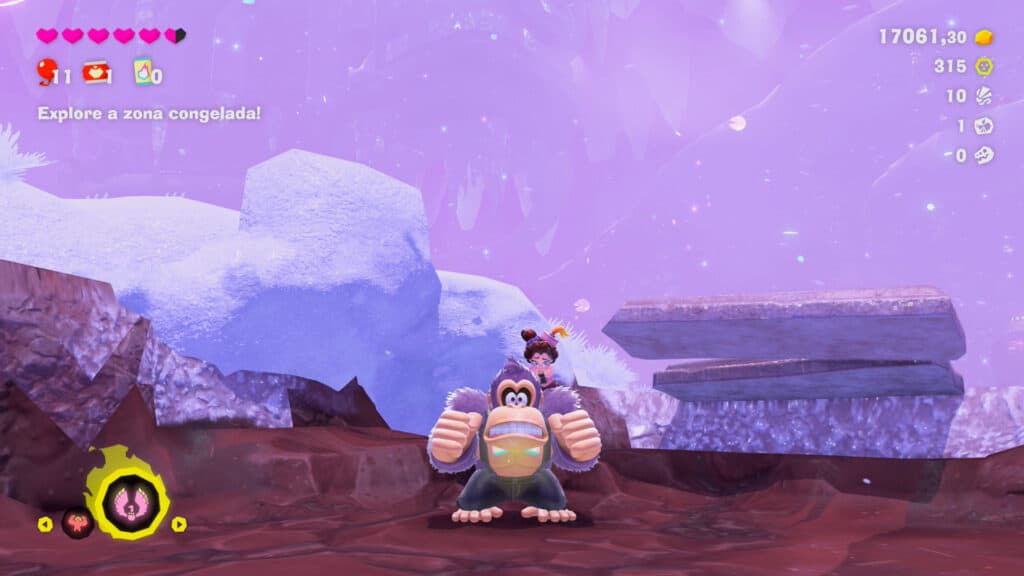Use the red heart juice can item
The image size is (1024, 576).
96,72
